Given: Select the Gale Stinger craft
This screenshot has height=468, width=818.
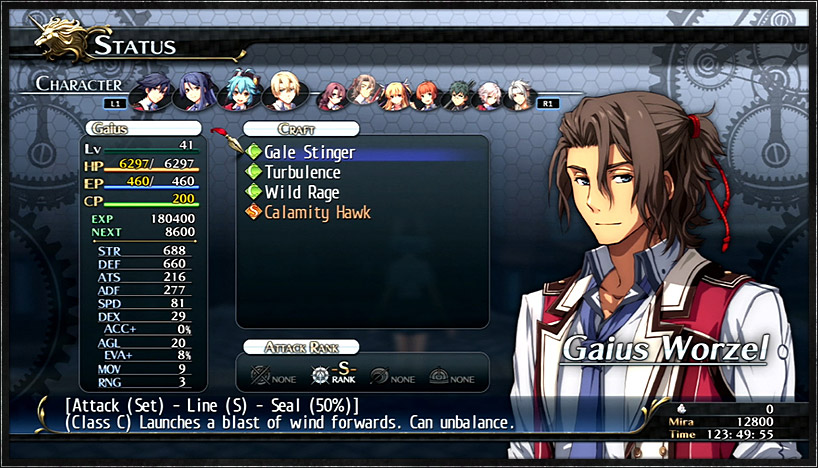Looking at the screenshot, I should pos(309,152).
